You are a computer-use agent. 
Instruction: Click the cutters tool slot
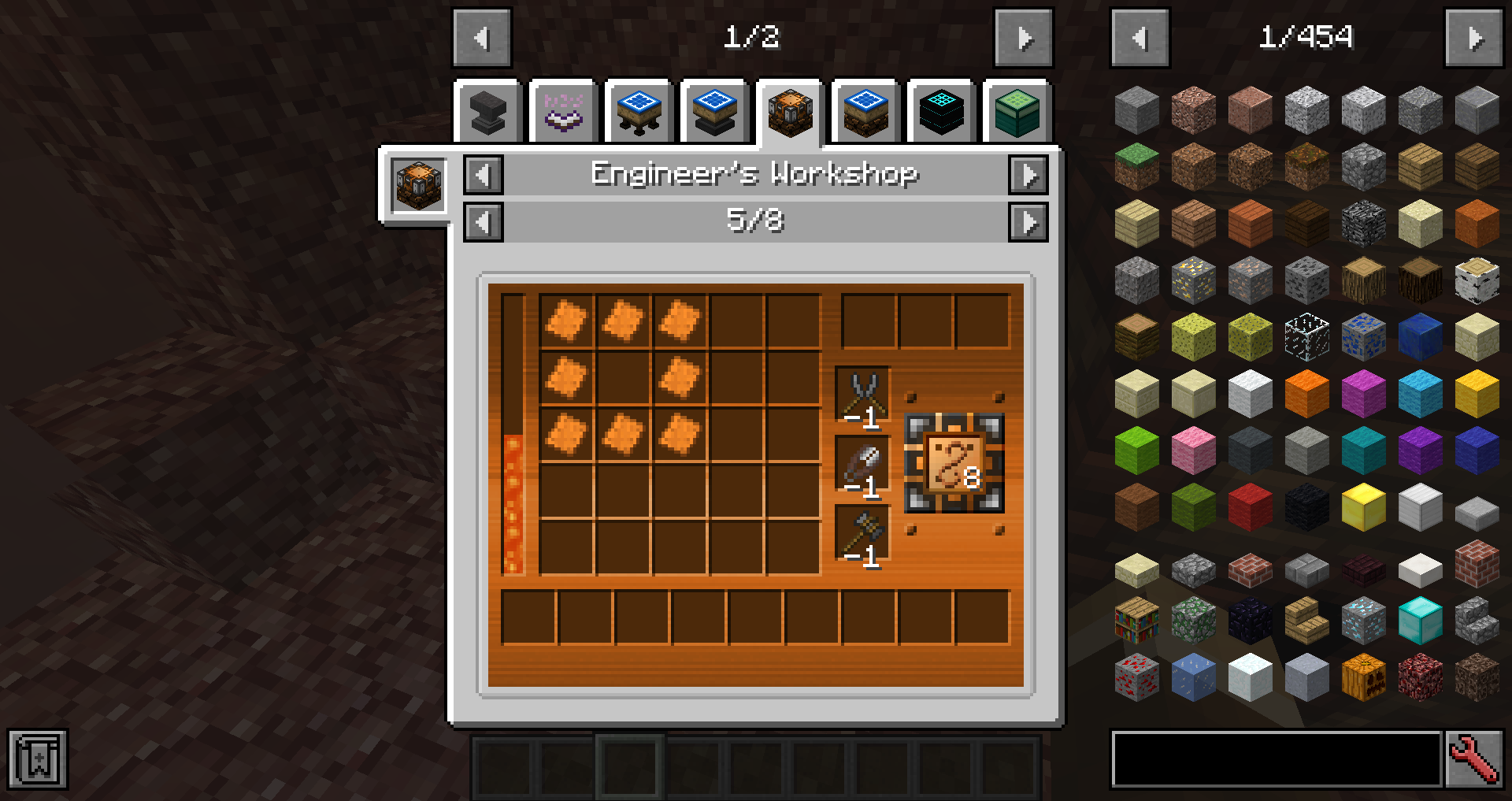pyautogui.click(x=863, y=394)
